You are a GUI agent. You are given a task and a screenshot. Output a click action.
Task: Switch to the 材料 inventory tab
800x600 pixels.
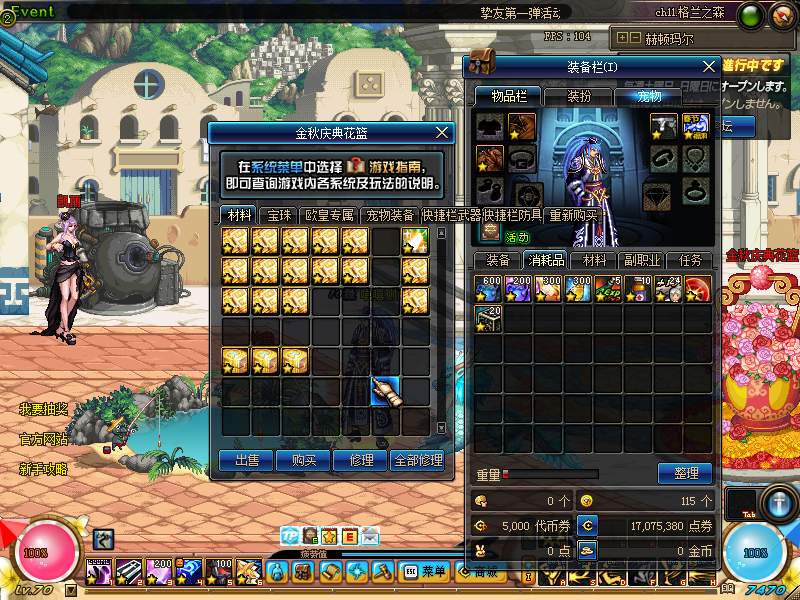594,260
